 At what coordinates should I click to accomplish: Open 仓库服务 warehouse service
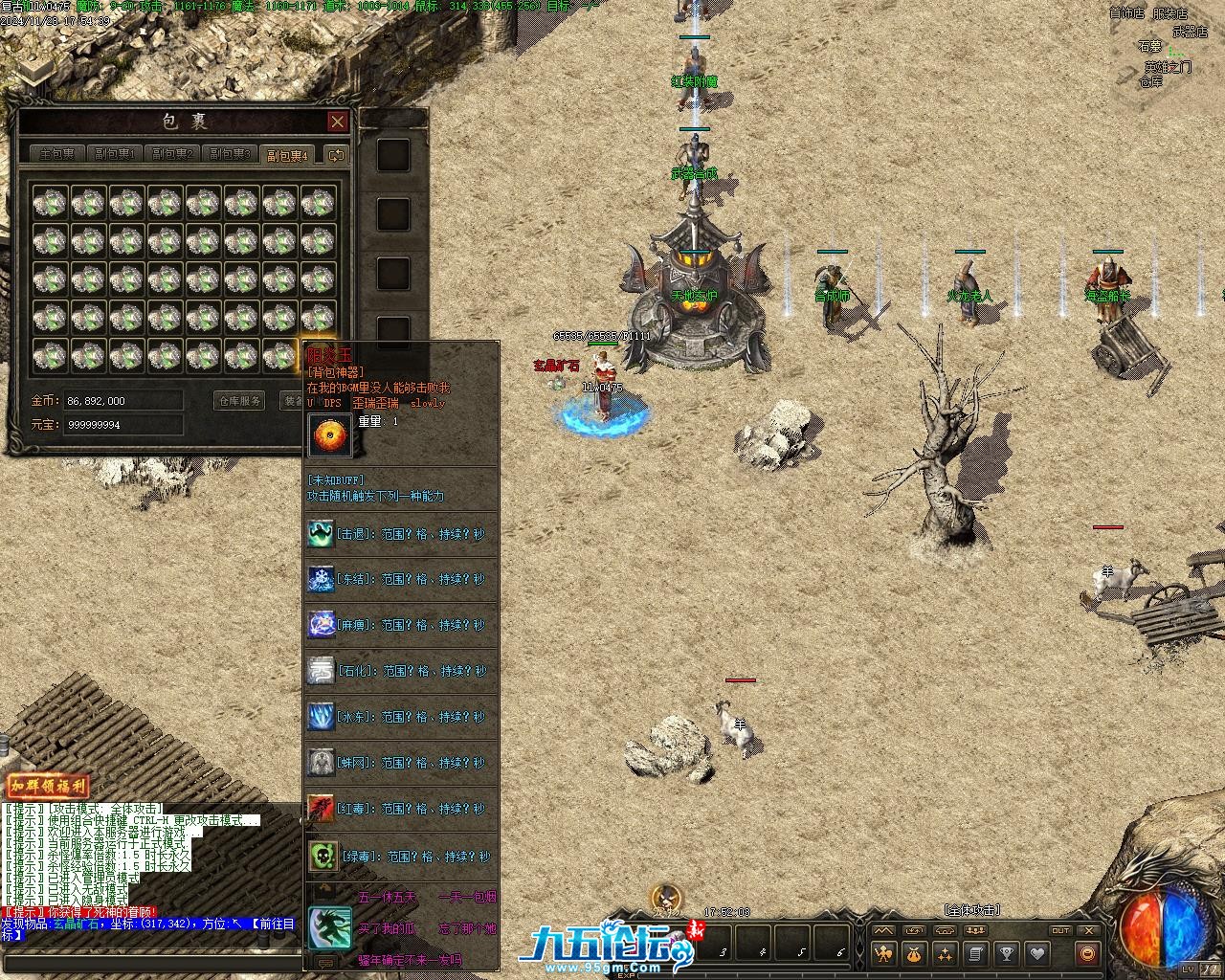tap(238, 401)
